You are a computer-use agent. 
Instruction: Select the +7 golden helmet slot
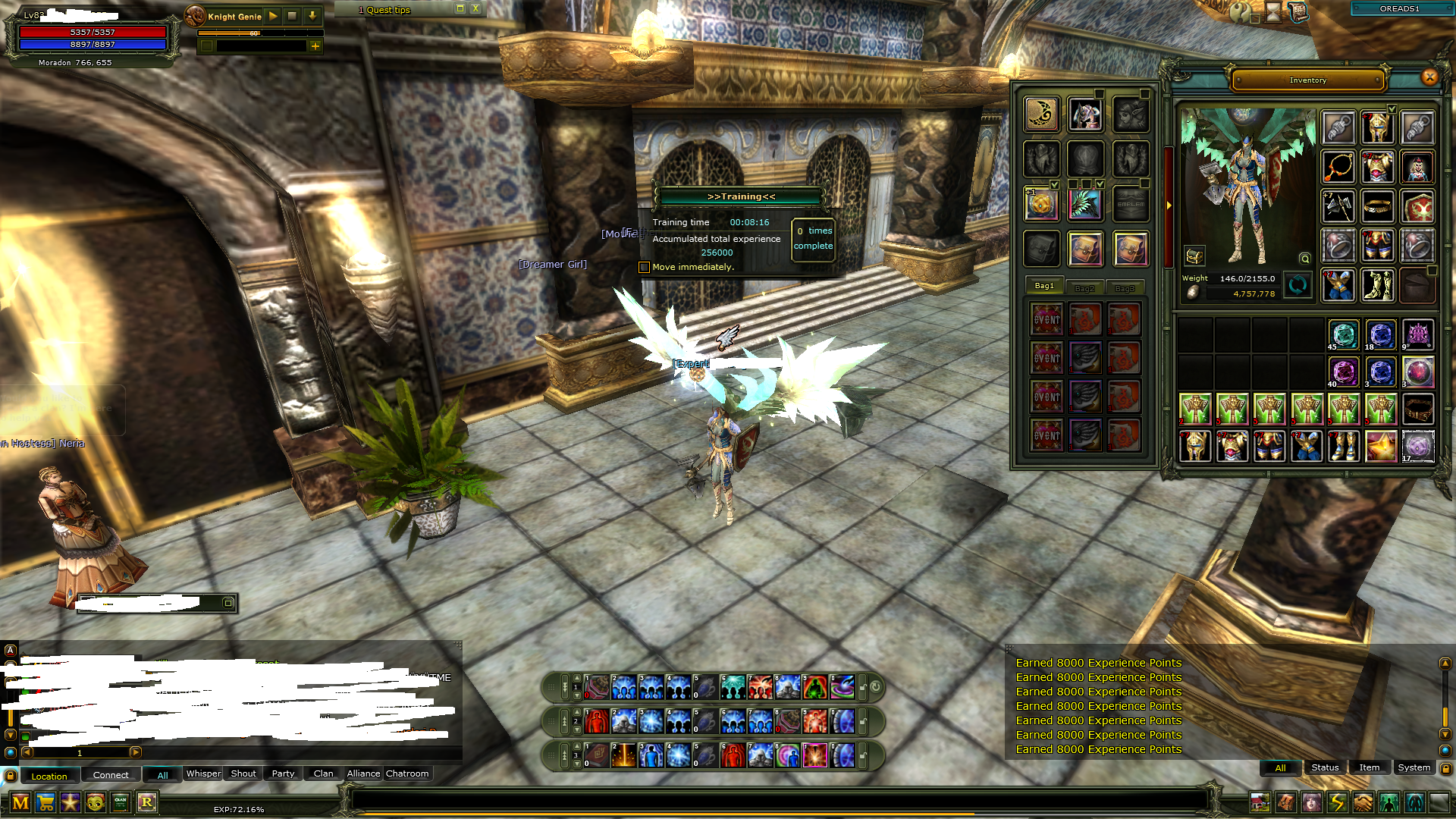tap(1377, 127)
